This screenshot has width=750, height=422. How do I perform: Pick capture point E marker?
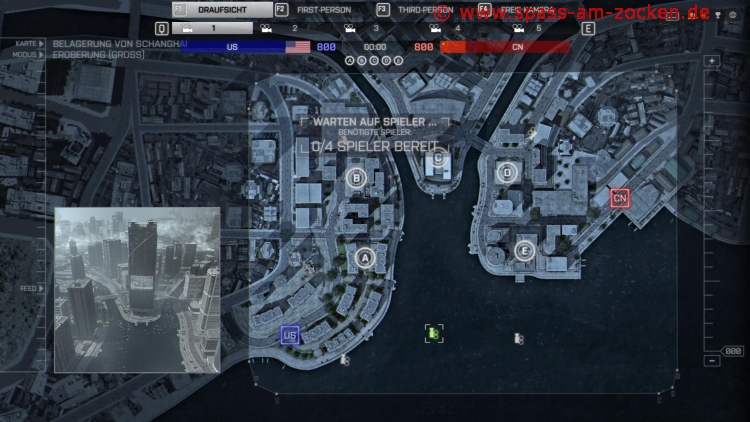click(524, 250)
